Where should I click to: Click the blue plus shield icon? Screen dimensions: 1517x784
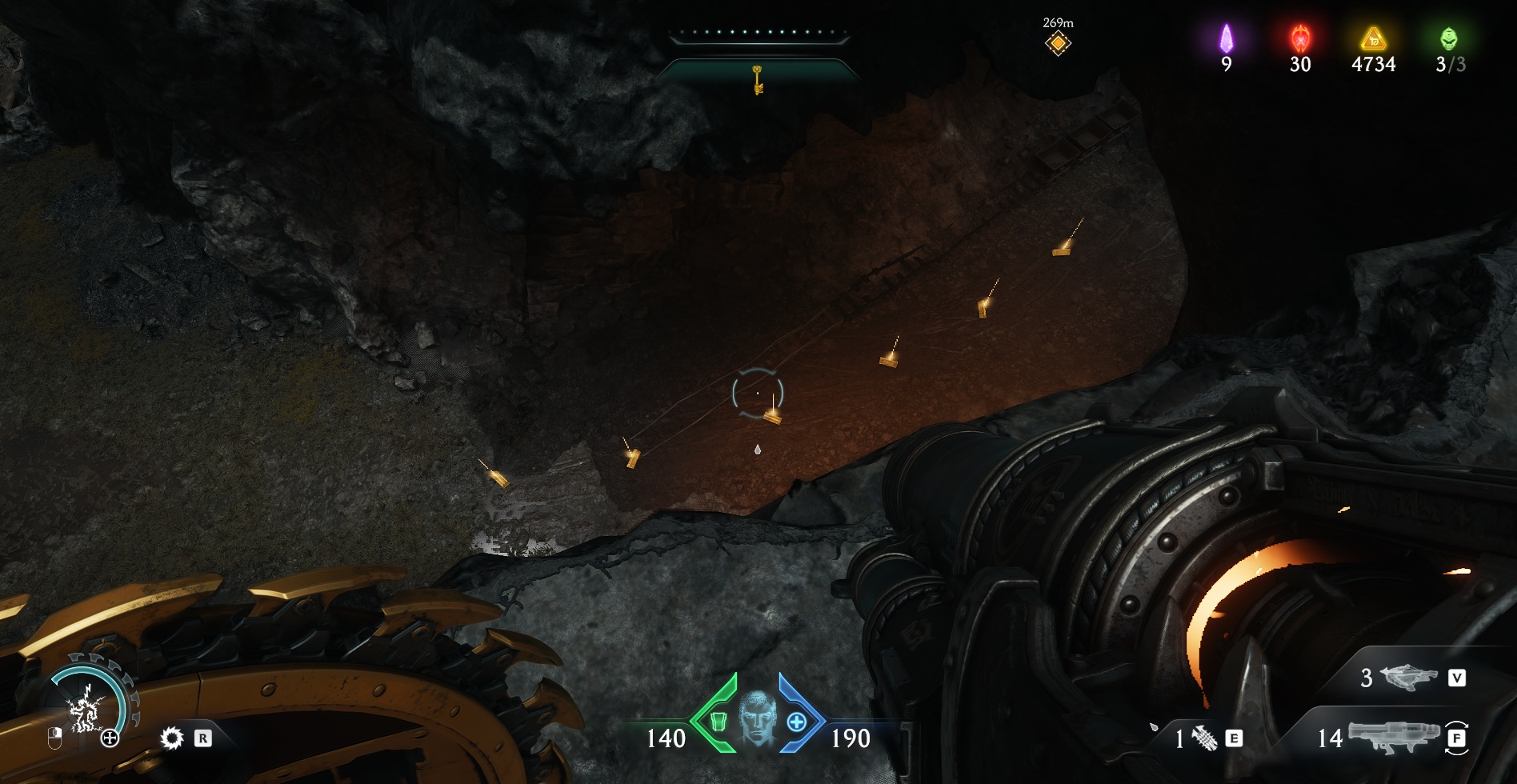(797, 722)
